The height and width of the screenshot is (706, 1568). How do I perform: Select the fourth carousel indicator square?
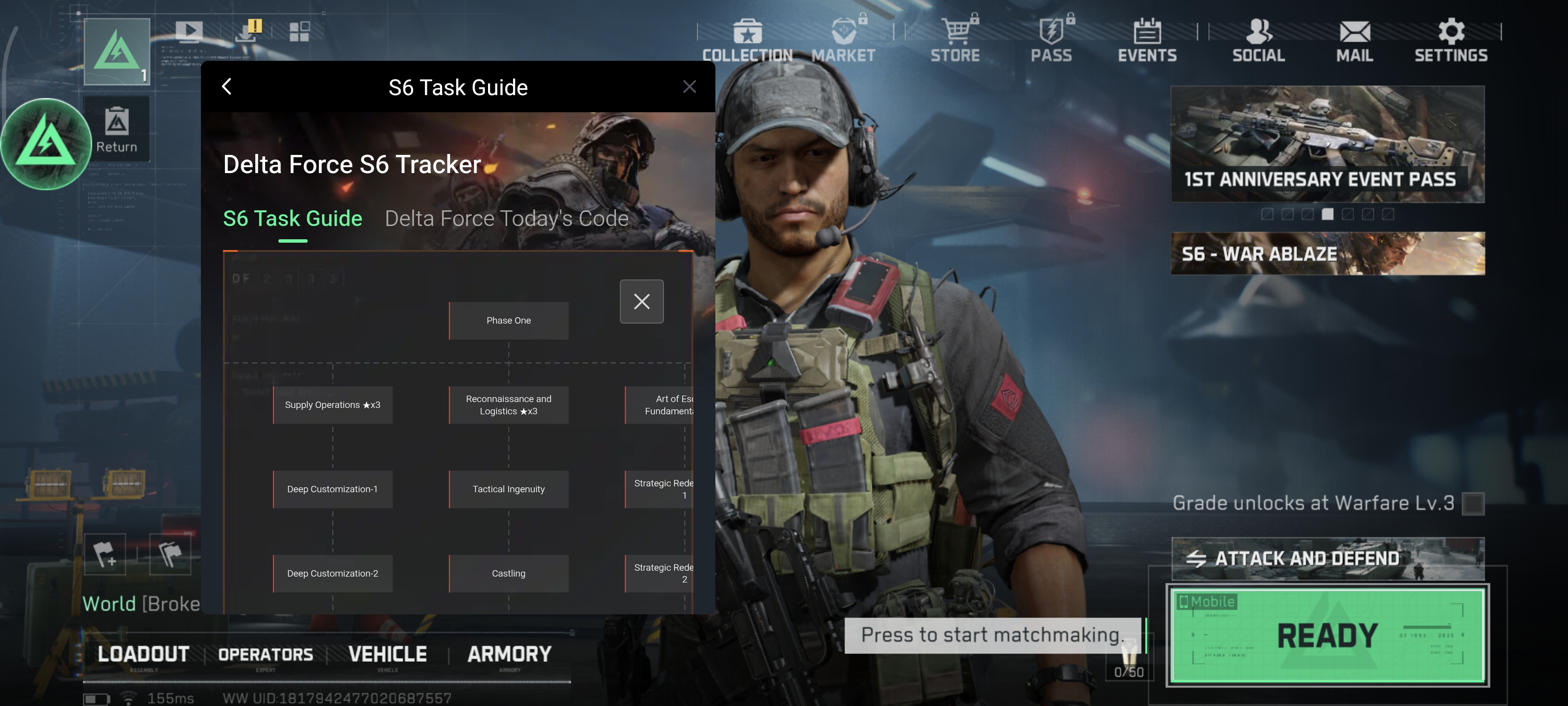(x=1329, y=214)
